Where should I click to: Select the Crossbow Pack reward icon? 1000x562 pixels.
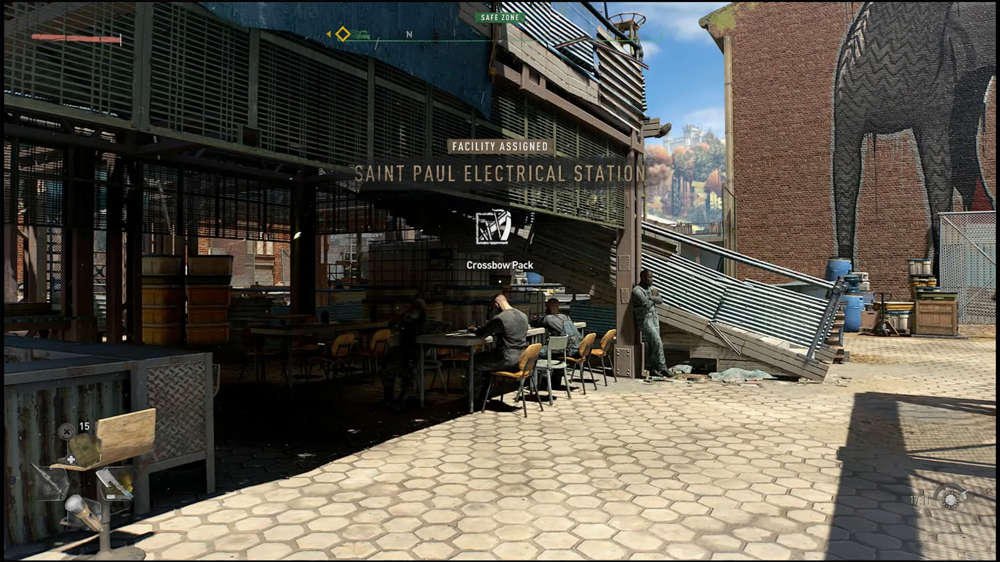pyautogui.click(x=492, y=227)
